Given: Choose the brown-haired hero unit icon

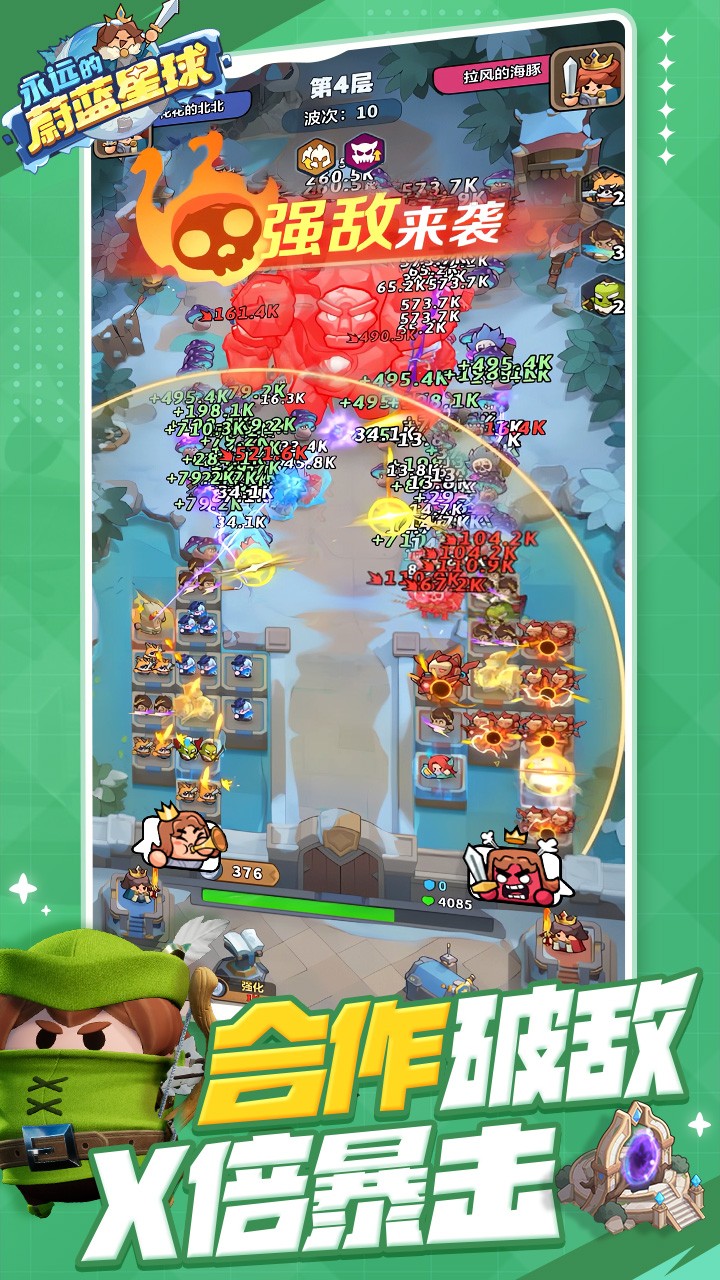Looking at the screenshot, I should pos(601,242).
